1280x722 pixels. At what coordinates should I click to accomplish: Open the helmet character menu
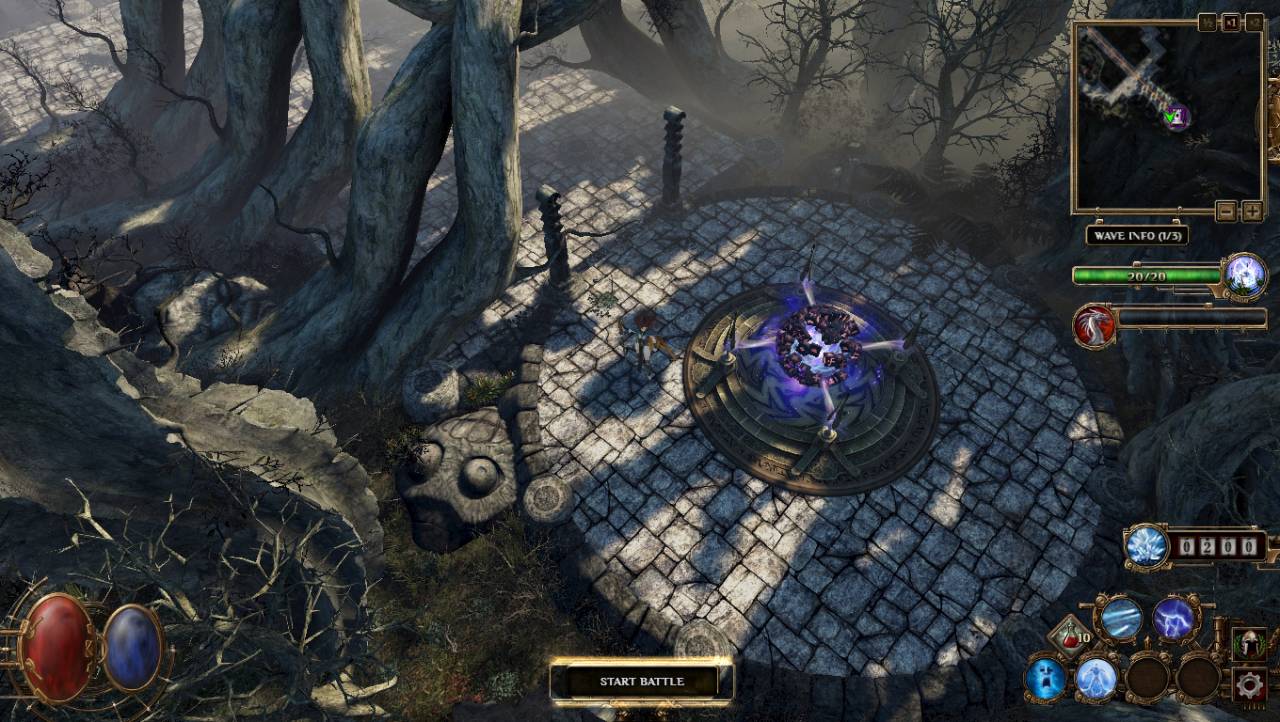[x=1249, y=644]
